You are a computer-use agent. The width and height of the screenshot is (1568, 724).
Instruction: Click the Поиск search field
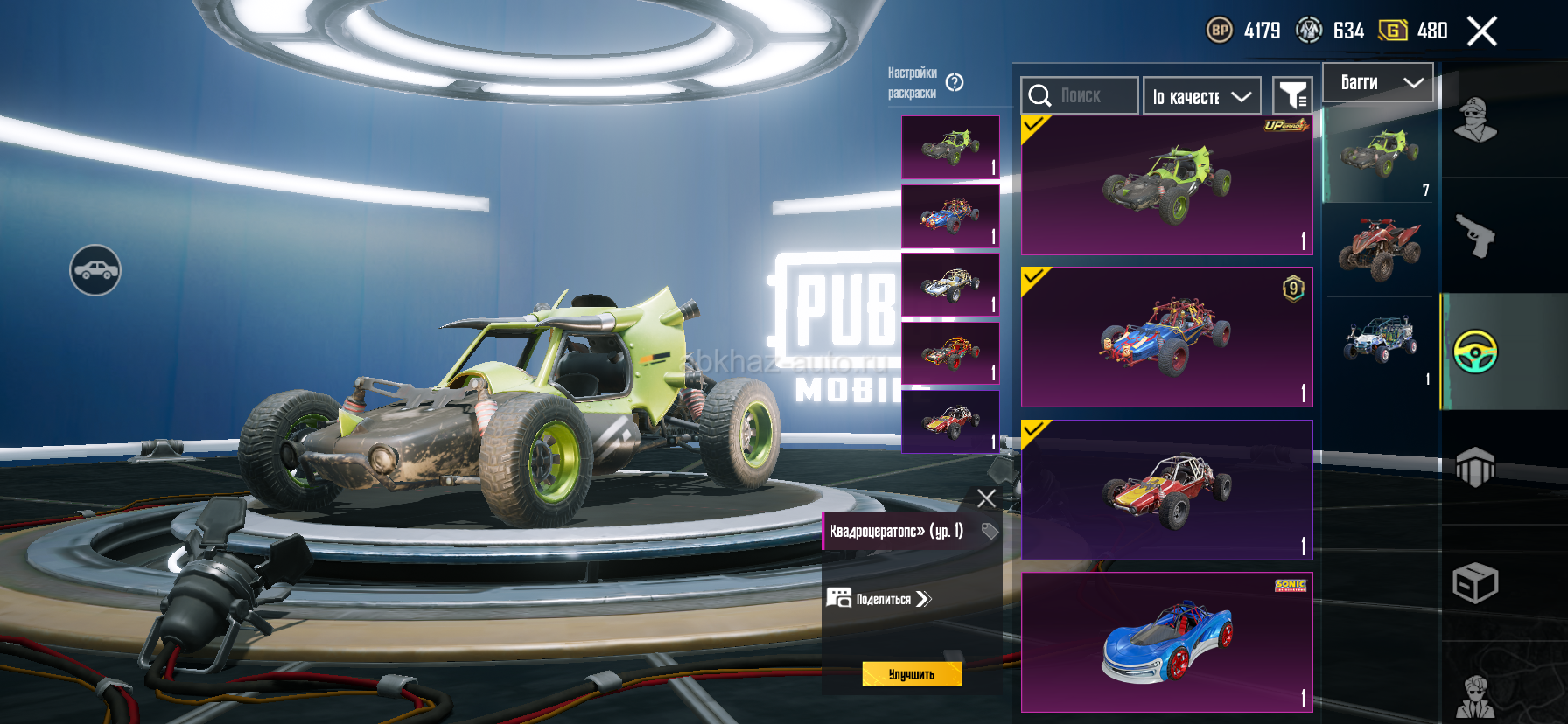click(1080, 95)
